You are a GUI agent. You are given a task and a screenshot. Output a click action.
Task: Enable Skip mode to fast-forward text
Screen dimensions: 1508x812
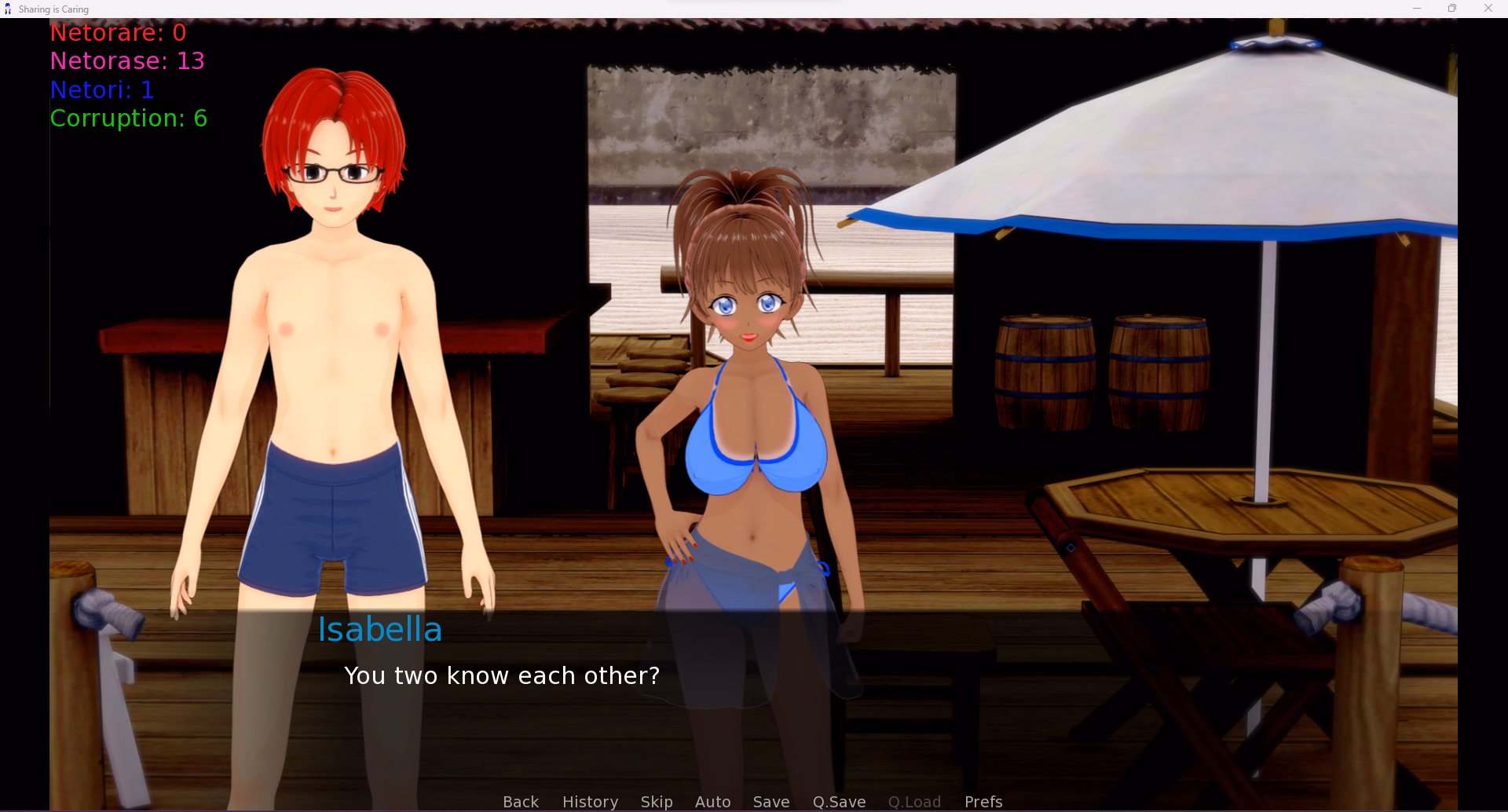[x=657, y=801]
